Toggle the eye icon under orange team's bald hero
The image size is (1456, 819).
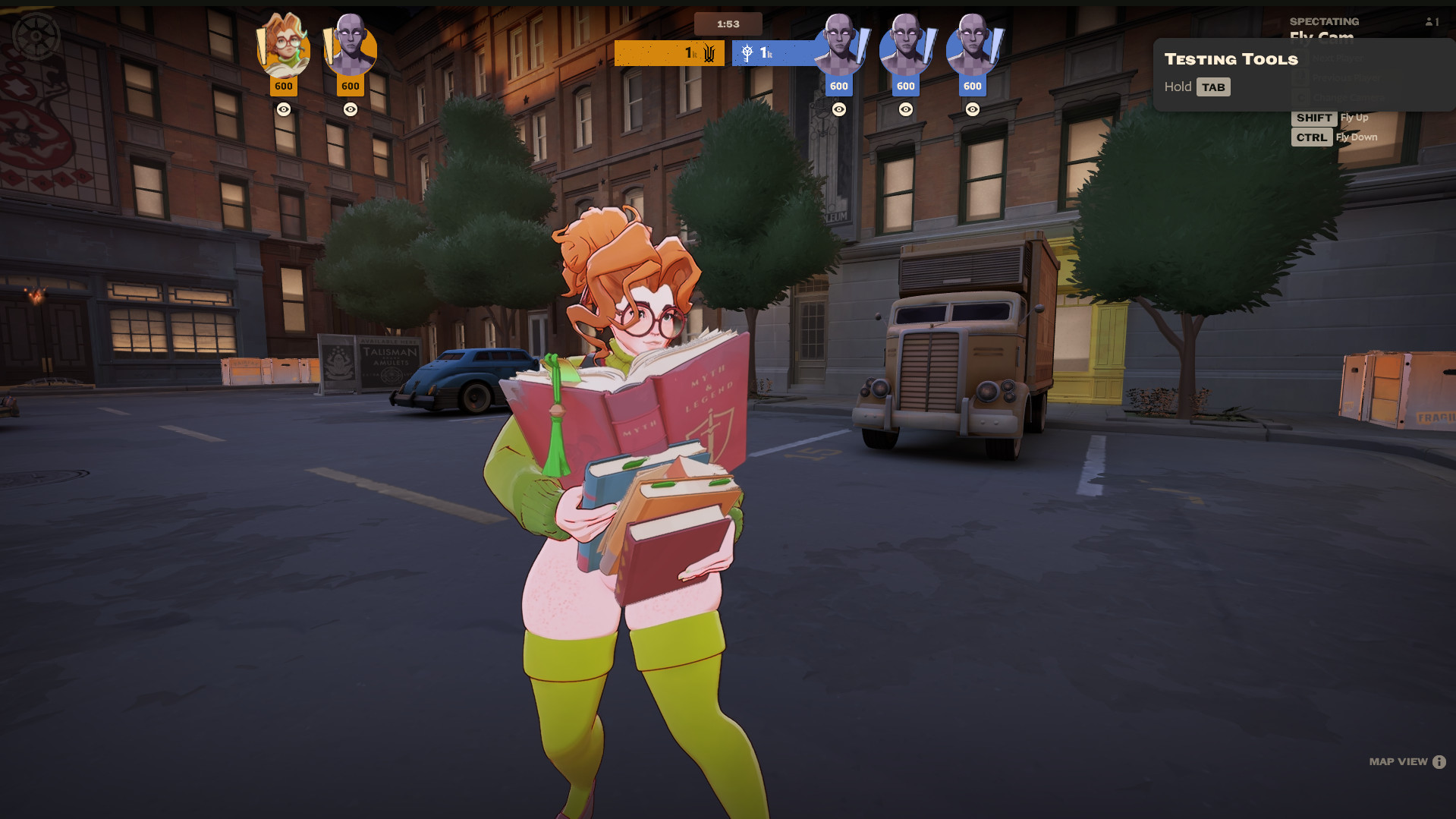351,109
